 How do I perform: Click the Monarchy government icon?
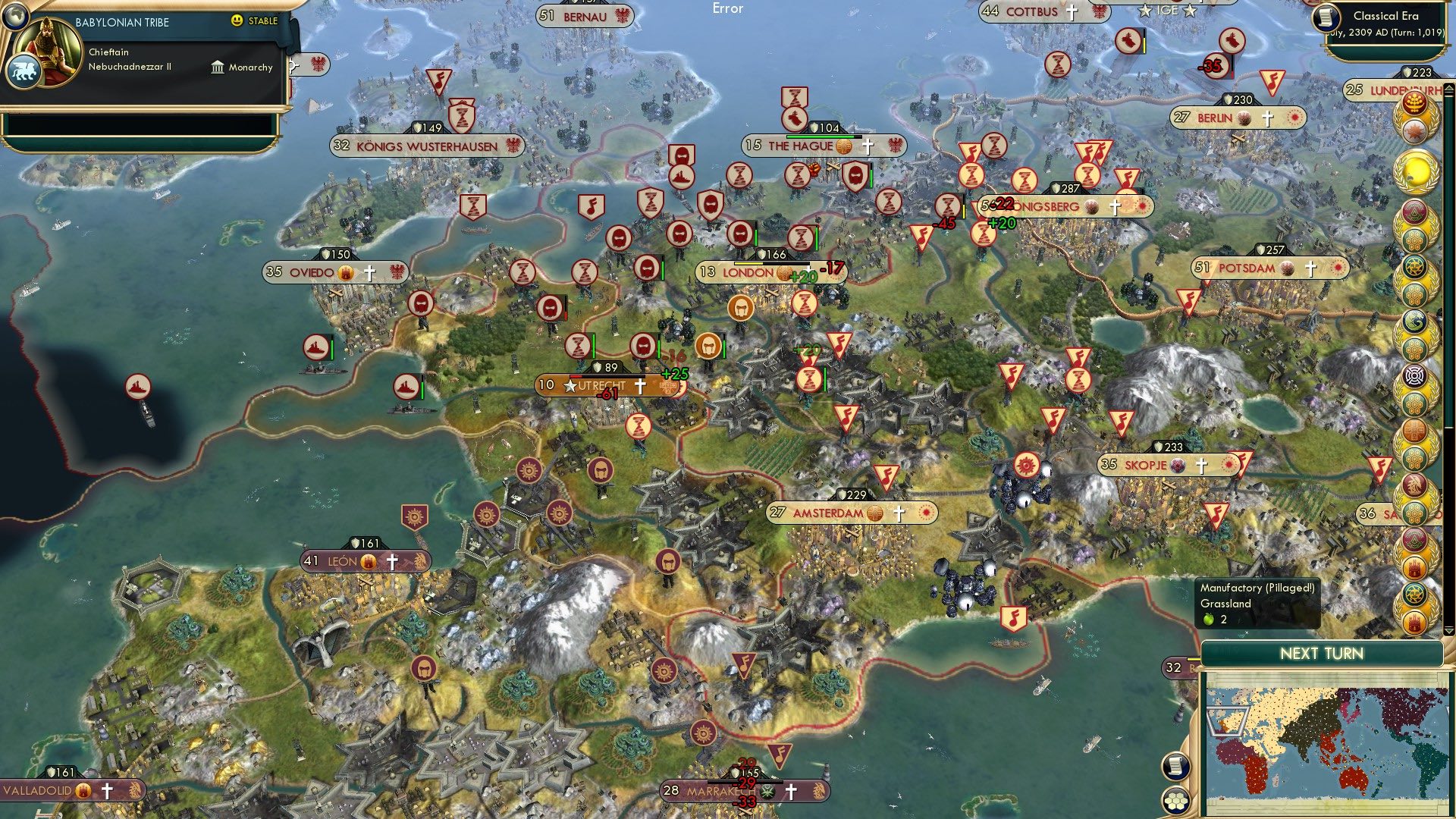[x=218, y=67]
